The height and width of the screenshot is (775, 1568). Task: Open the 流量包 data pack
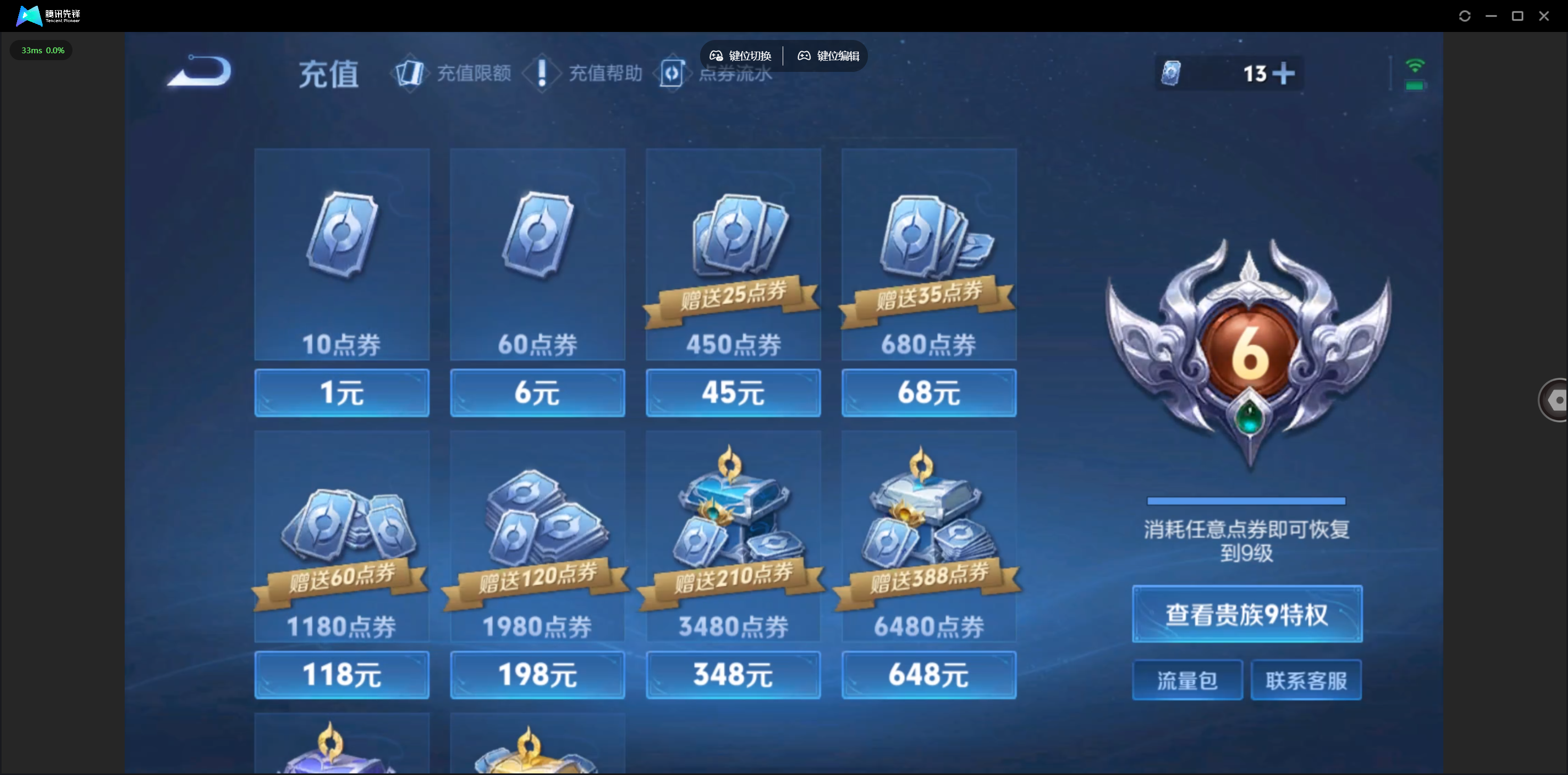pyautogui.click(x=1187, y=680)
